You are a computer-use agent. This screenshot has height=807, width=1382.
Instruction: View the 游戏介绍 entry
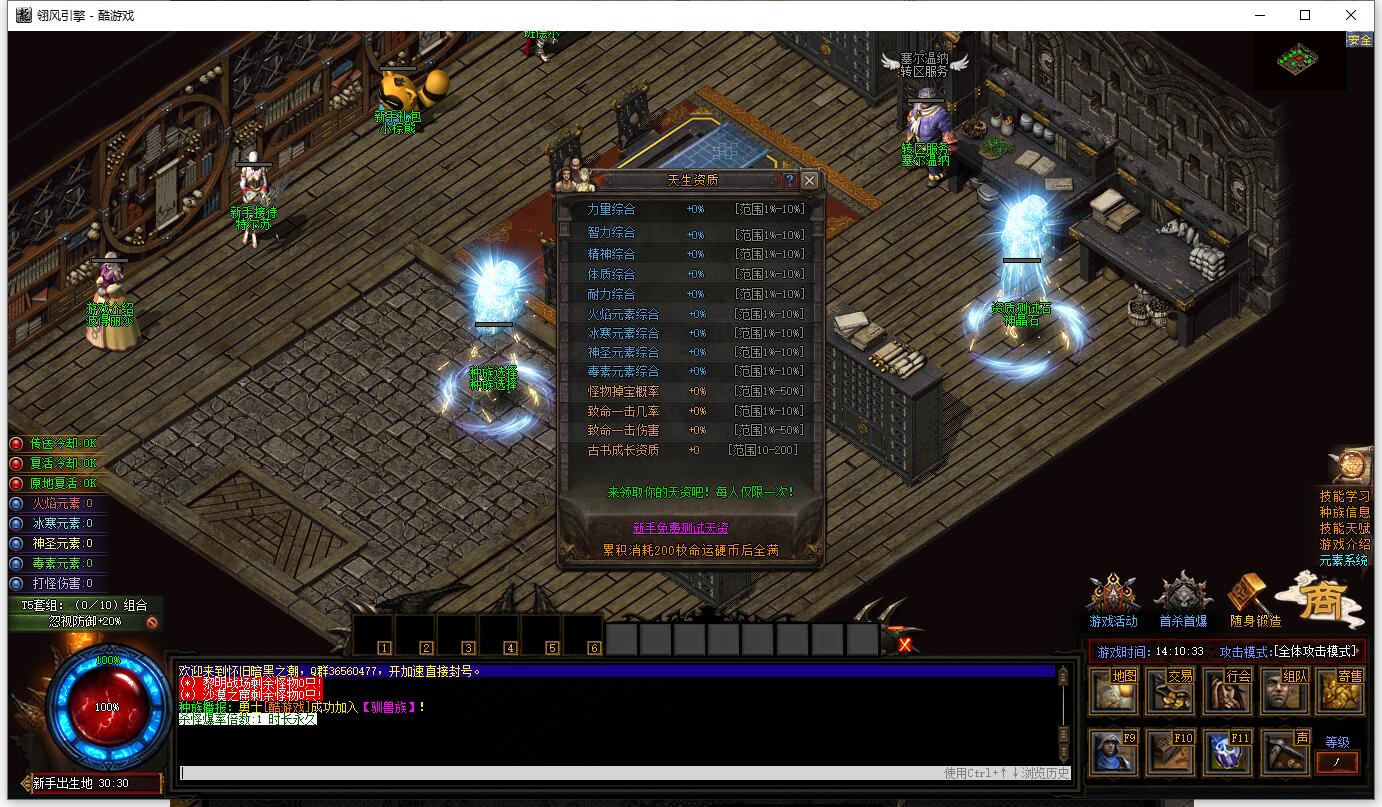(1344, 544)
